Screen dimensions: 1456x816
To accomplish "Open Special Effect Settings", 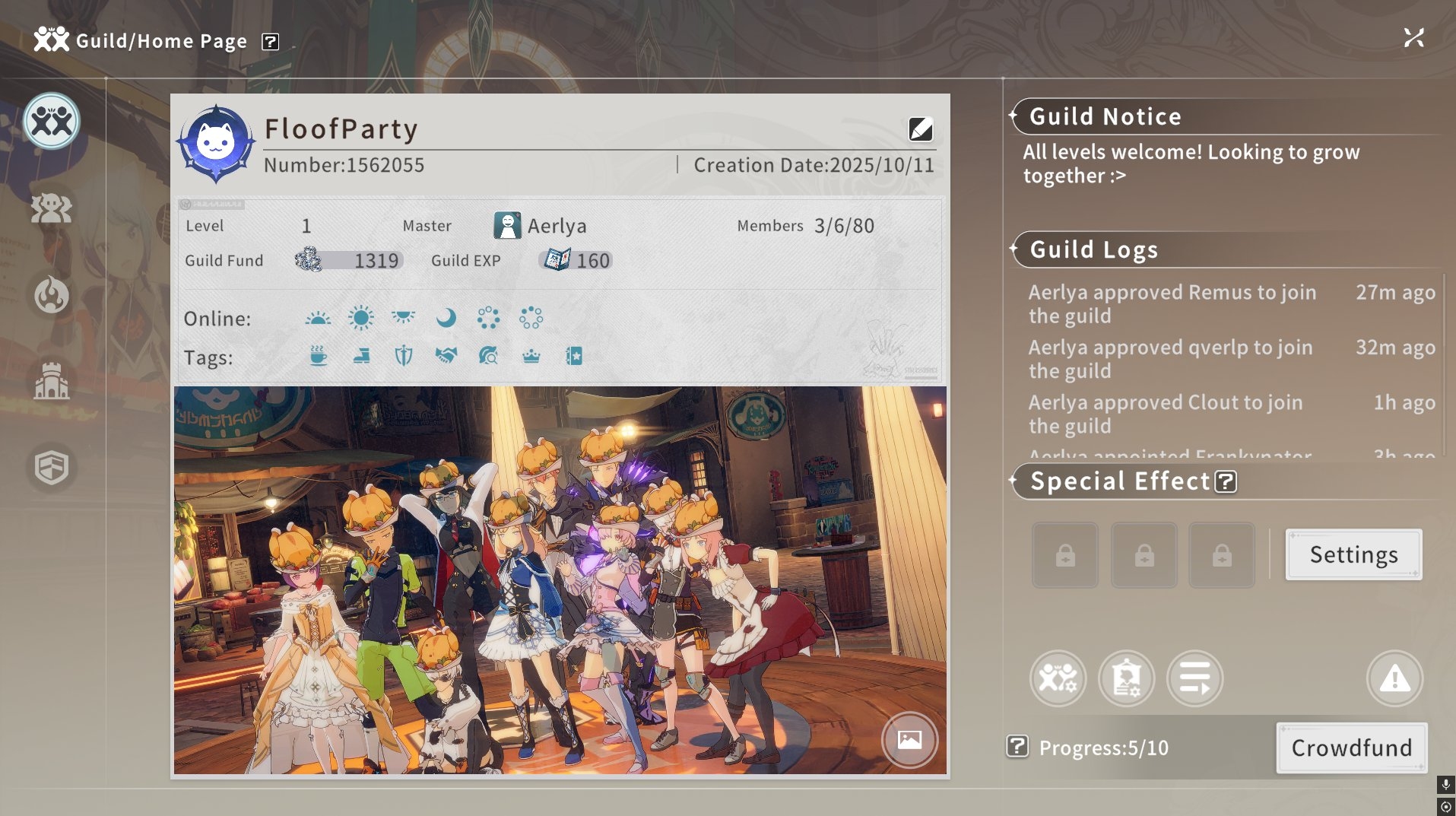I will click(x=1353, y=554).
